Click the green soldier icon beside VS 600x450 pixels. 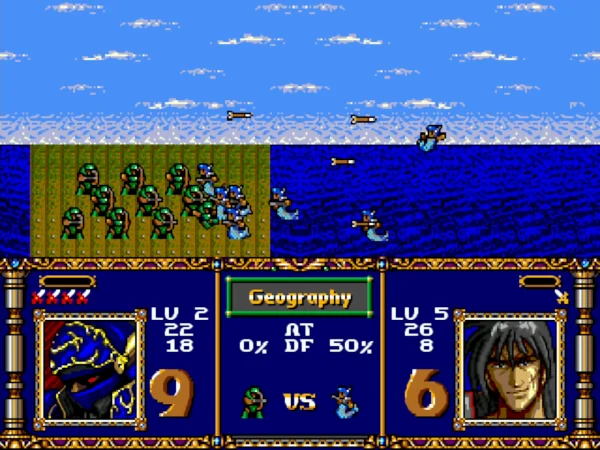click(253, 402)
